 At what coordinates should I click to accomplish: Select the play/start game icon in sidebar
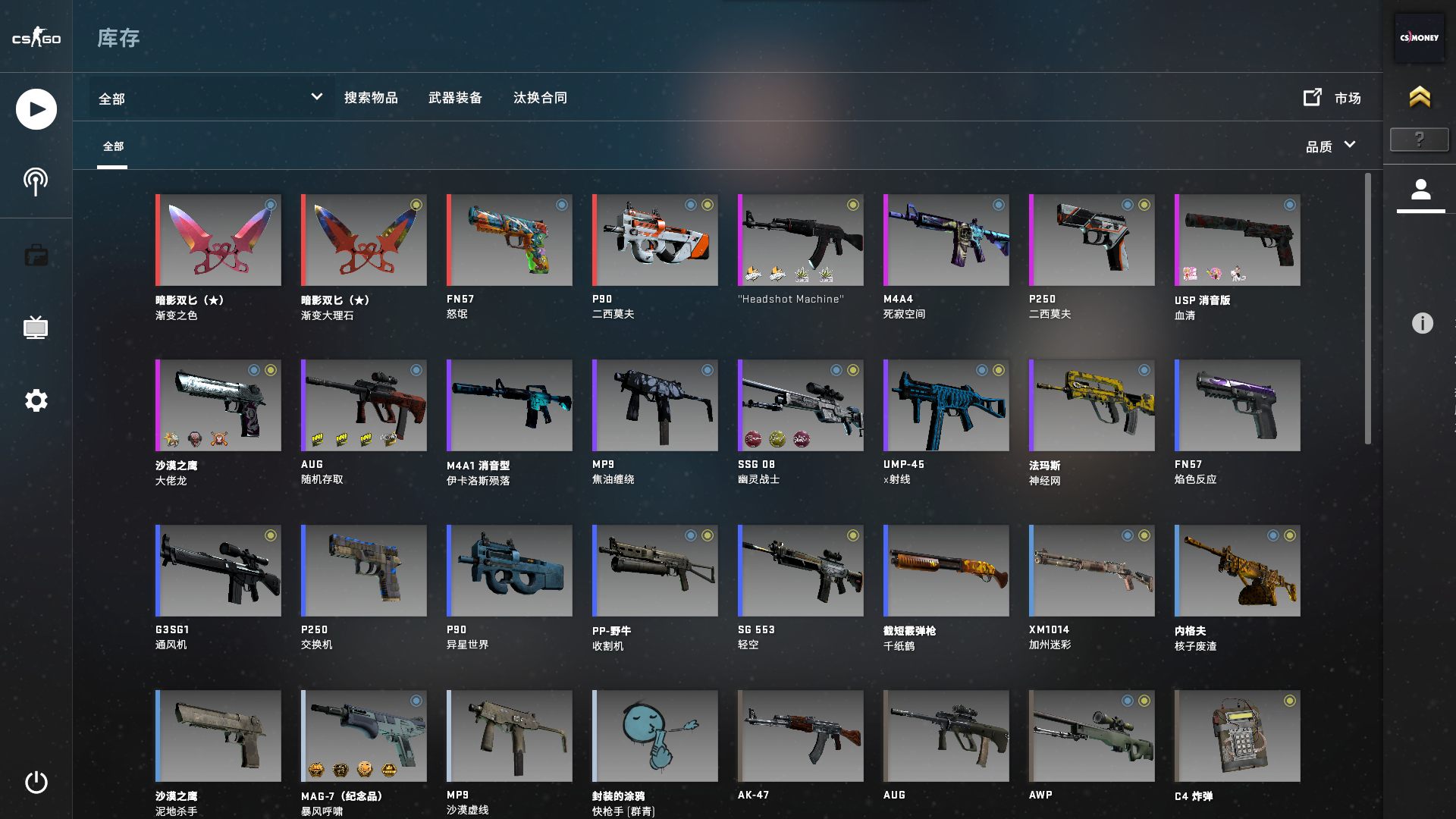click(x=35, y=108)
